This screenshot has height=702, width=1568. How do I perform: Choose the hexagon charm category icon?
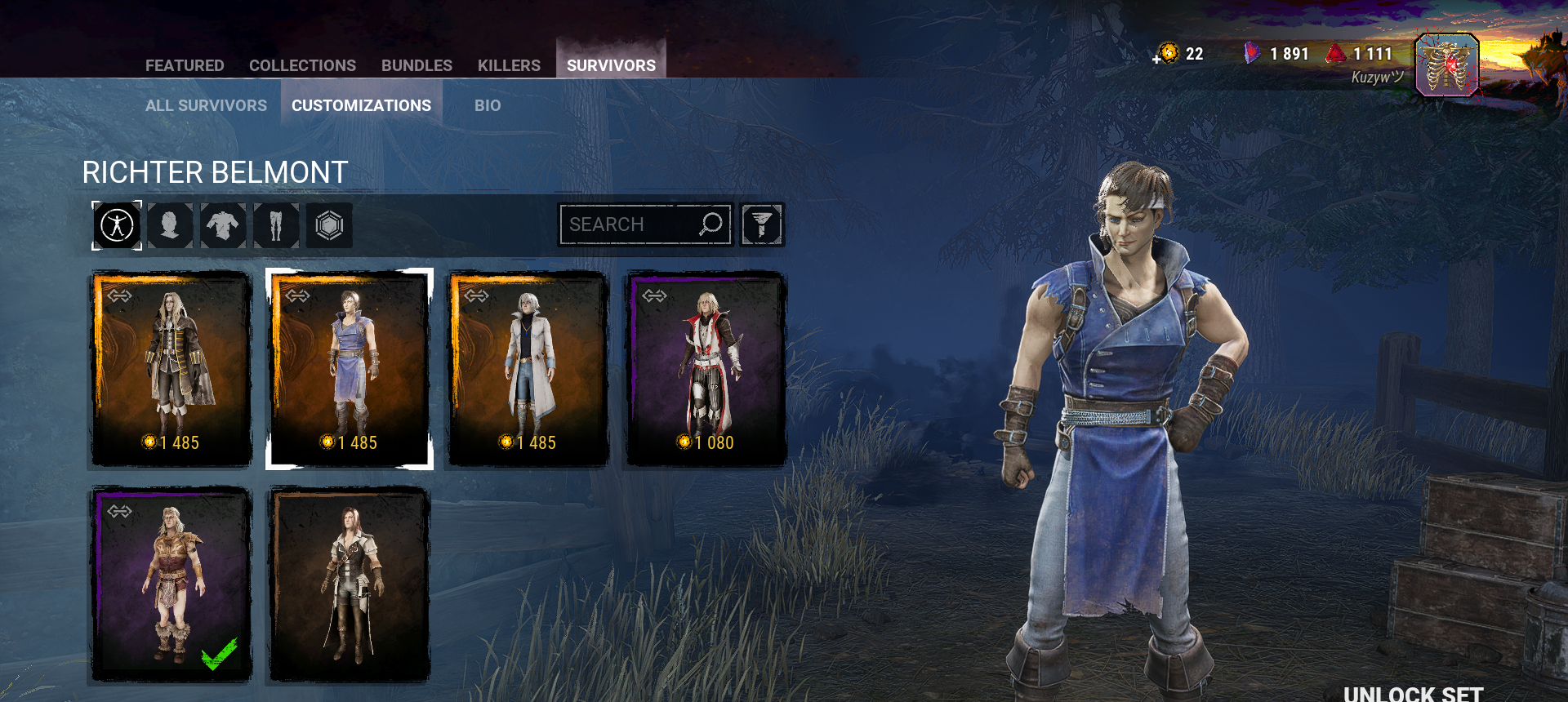[329, 225]
